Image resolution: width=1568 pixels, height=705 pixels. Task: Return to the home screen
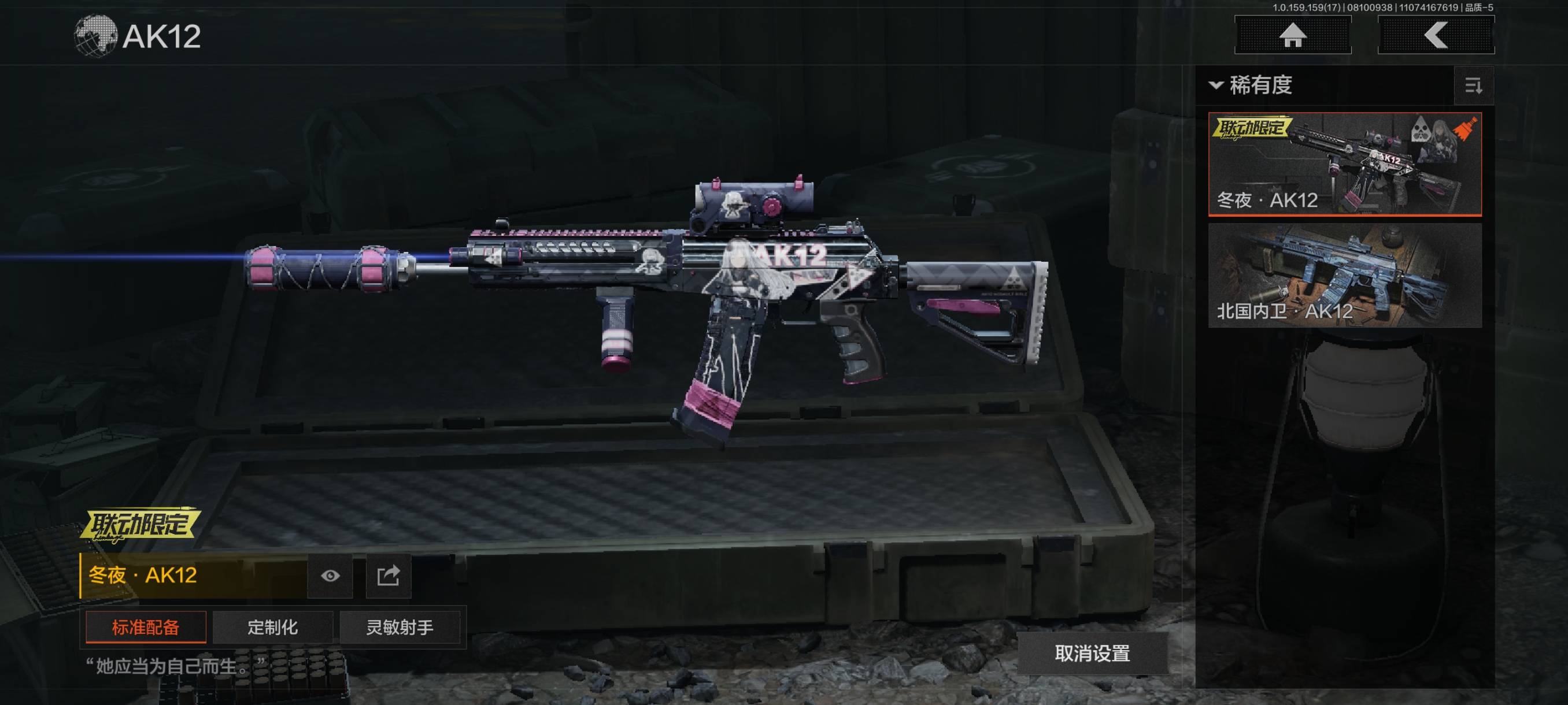tap(1292, 35)
